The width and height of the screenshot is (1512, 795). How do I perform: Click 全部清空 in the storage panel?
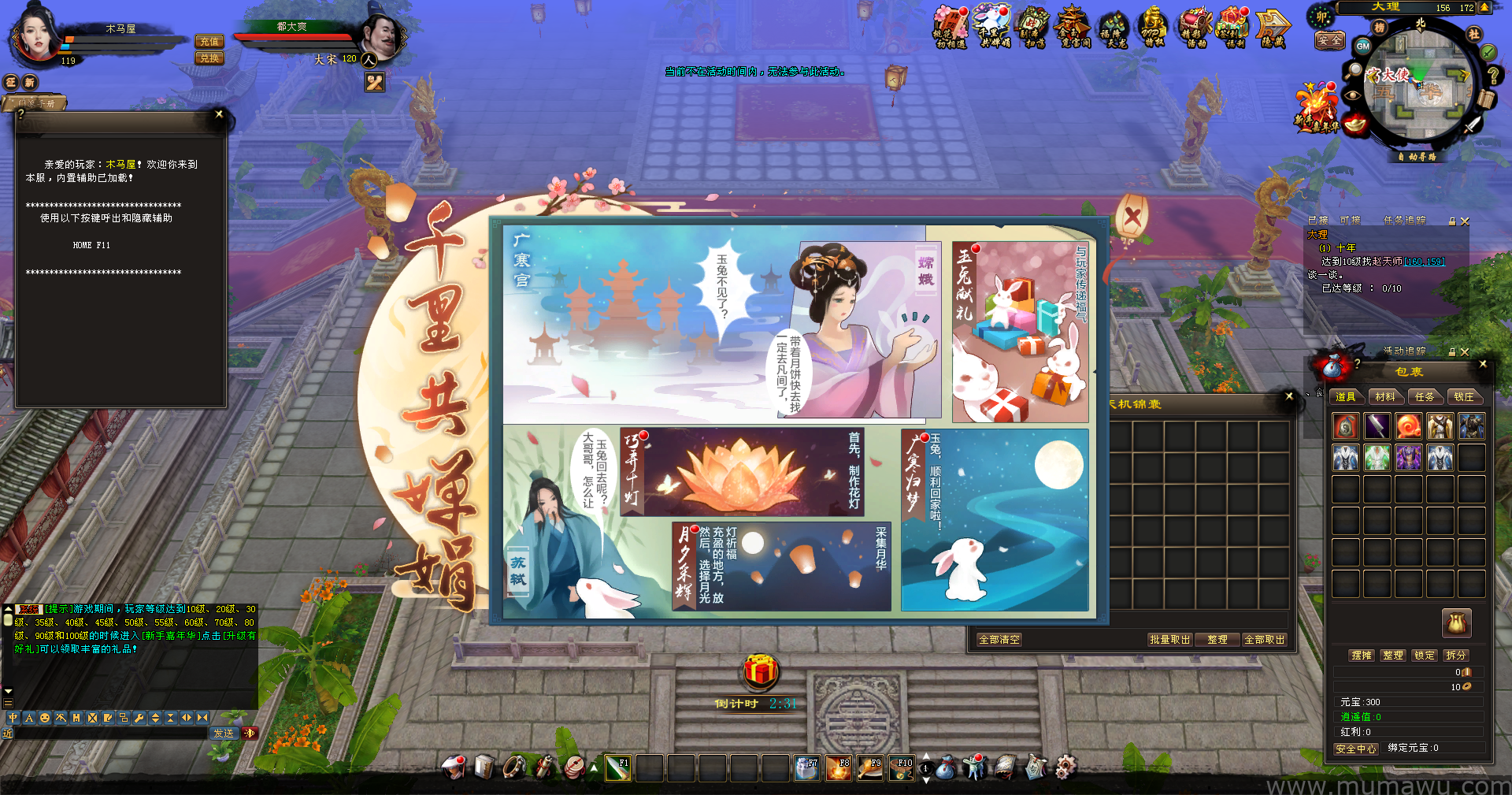pos(999,640)
